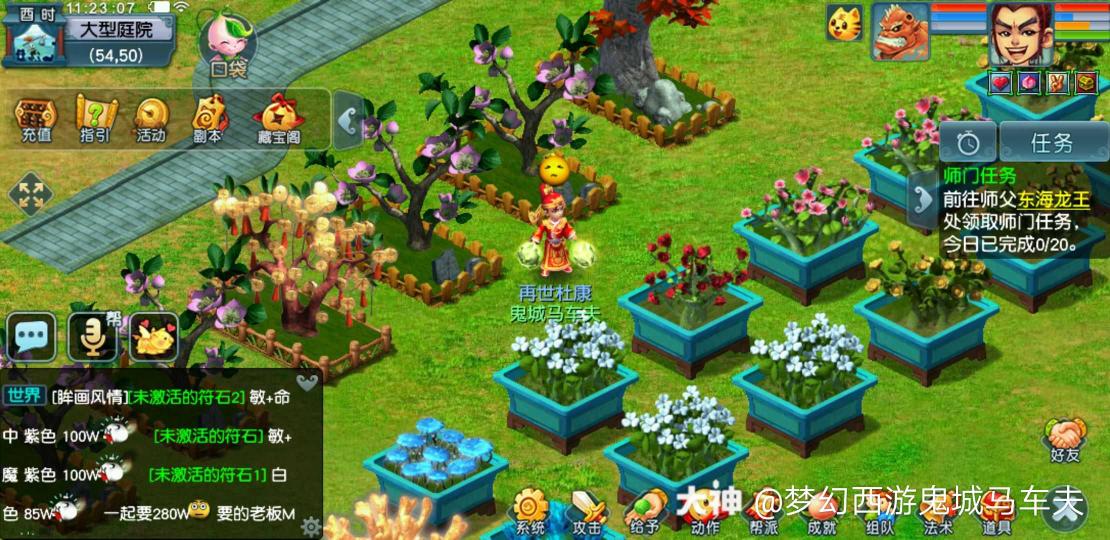1110x540 pixels.
Task: Open the 活动 events menu
Action: click(151, 120)
